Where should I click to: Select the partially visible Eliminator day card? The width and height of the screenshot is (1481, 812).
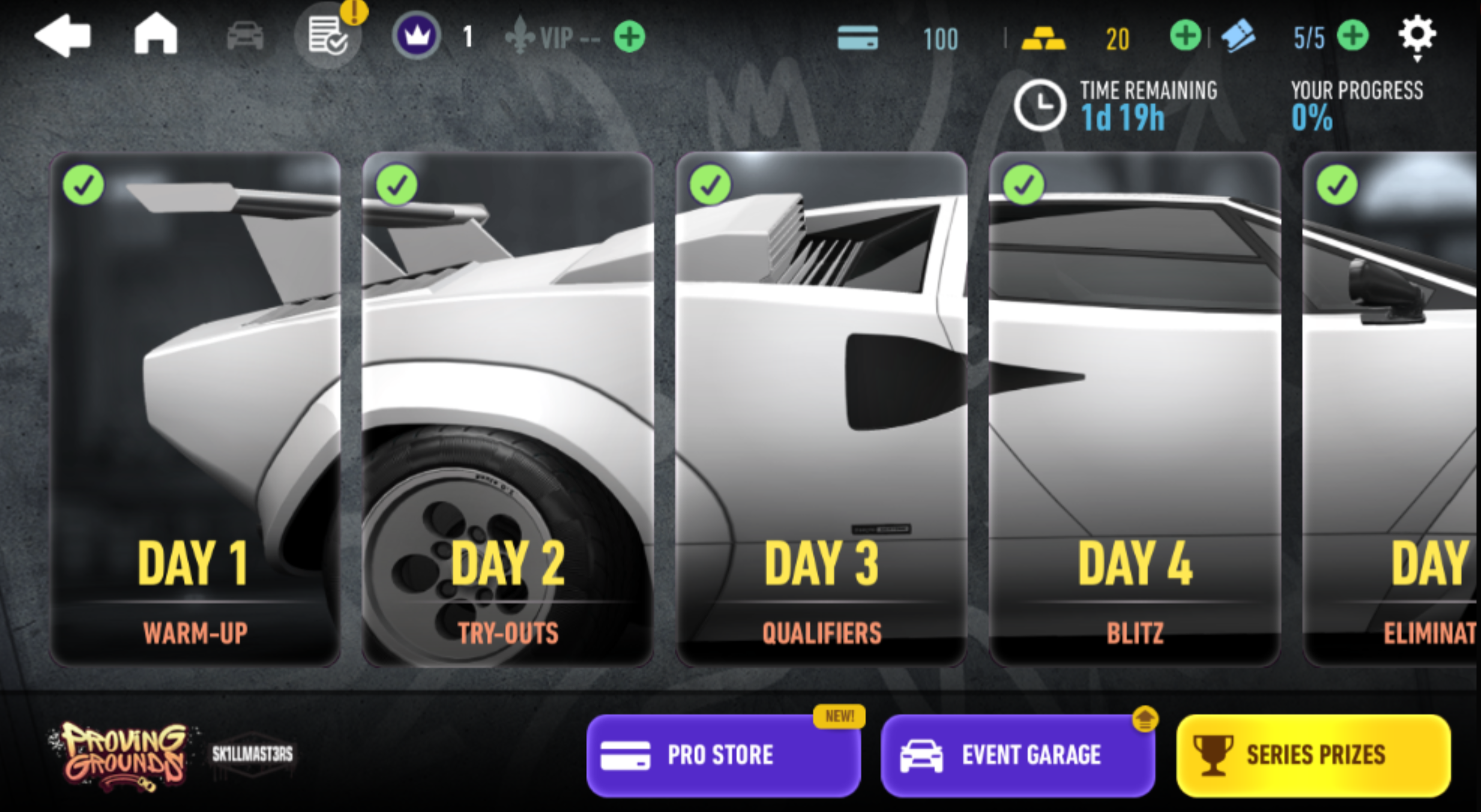(x=1390, y=409)
